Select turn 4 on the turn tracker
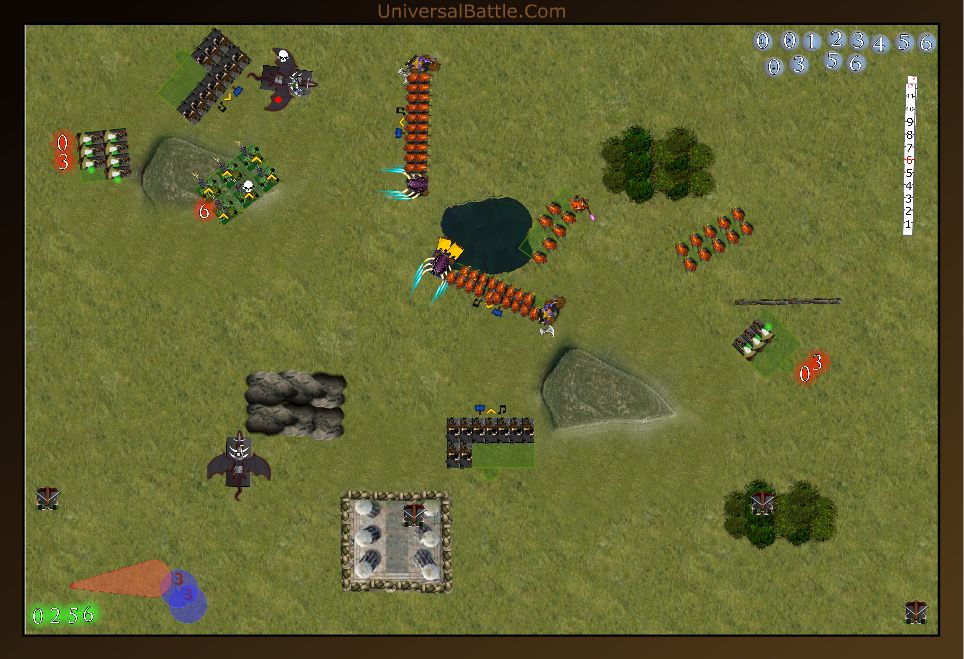This screenshot has height=659, width=964. pyautogui.click(x=909, y=186)
